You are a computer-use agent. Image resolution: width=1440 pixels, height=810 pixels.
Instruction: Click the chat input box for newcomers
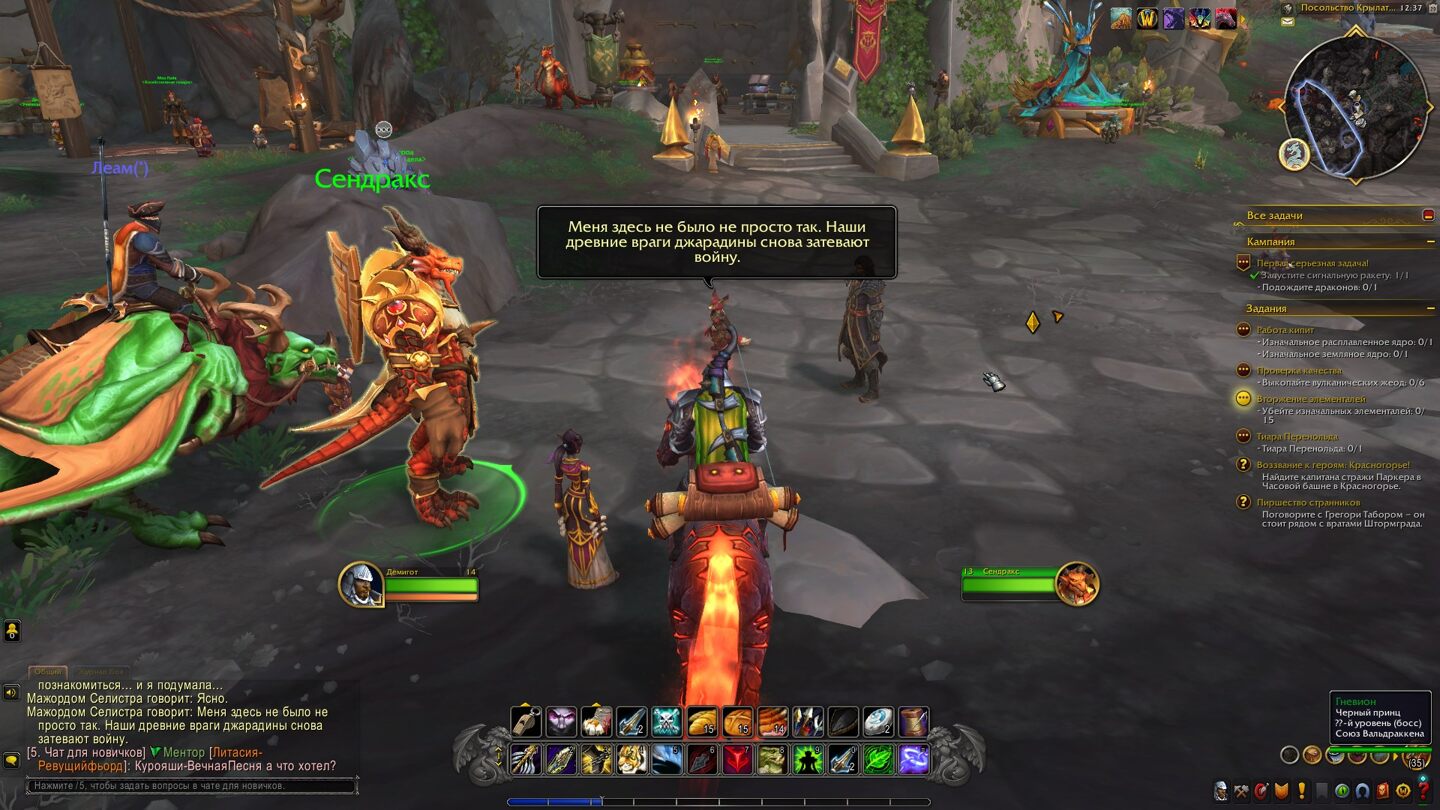coord(190,787)
